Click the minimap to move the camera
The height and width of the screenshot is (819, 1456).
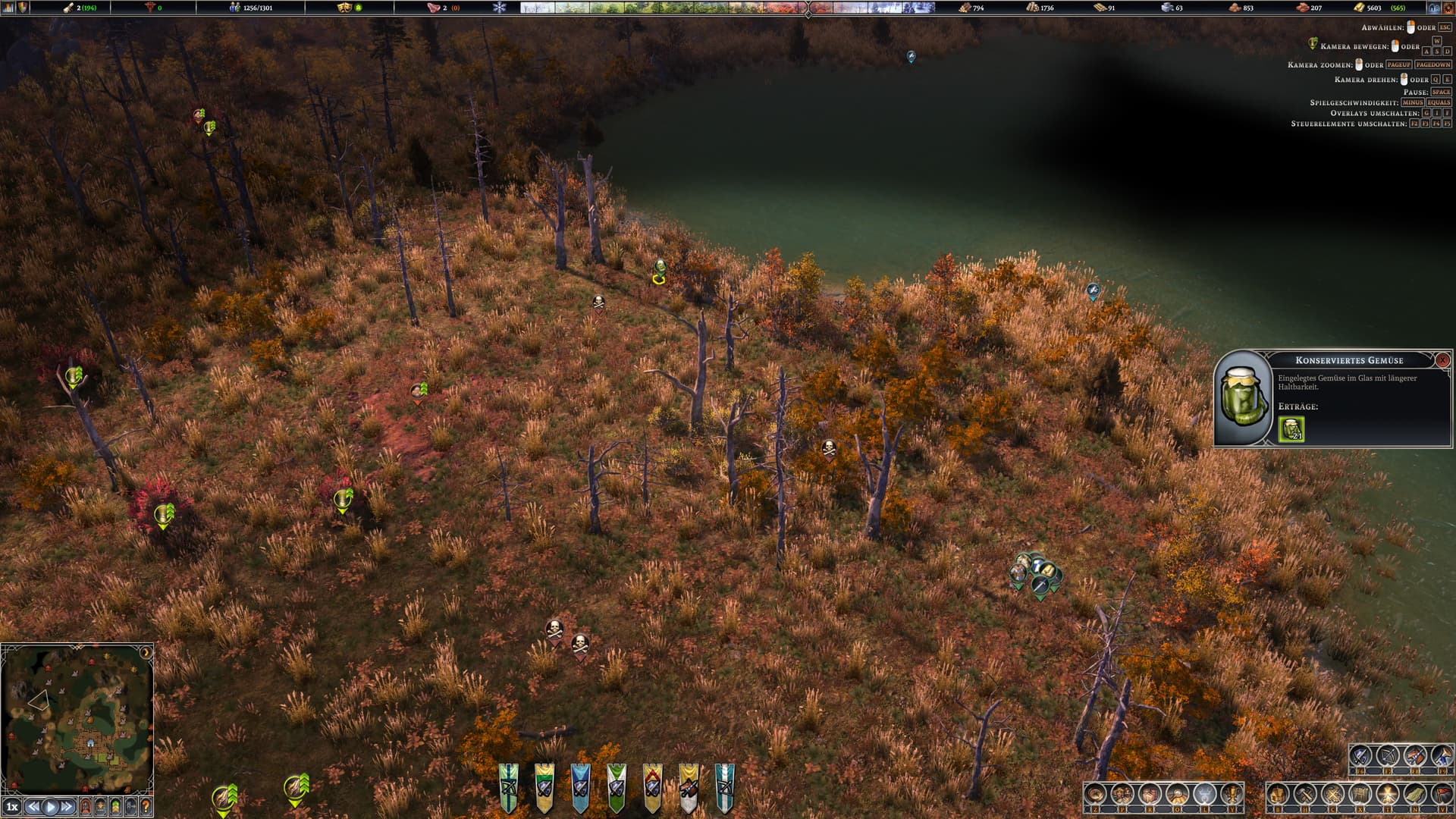77,719
